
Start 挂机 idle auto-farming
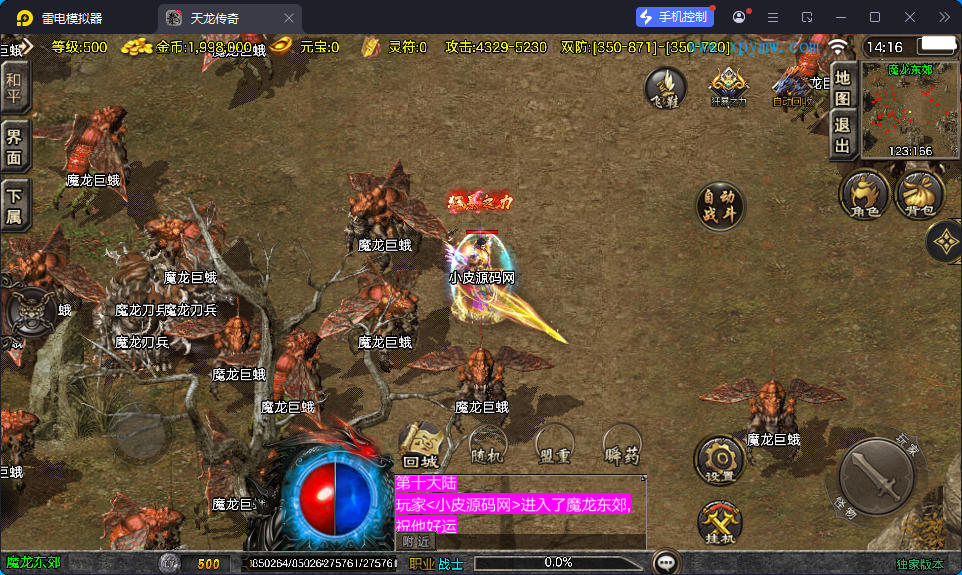719,523
